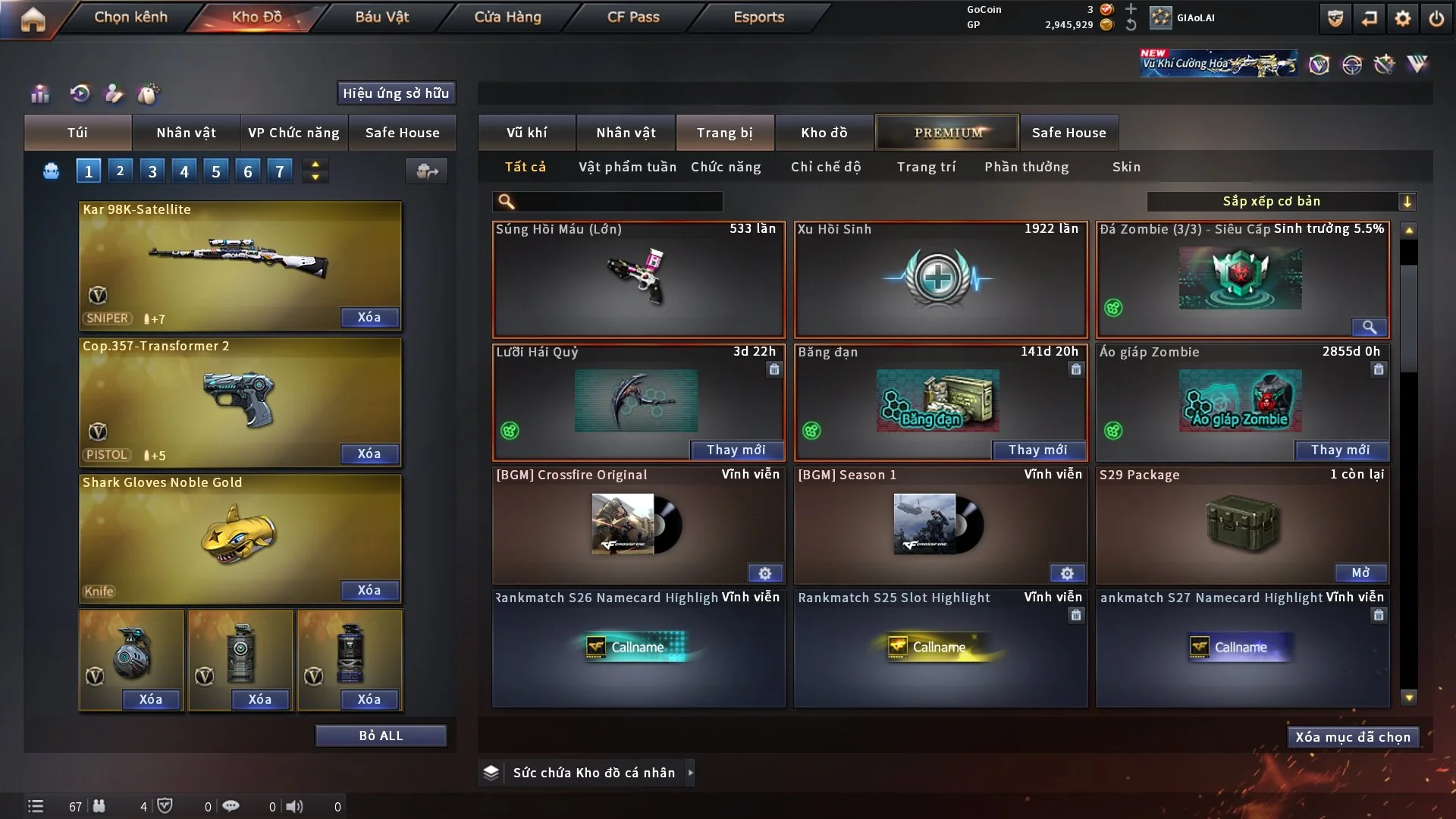This screenshot has width=1456, height=819.
Task: Filter items by Chức năng category
Action: point(726,167)
